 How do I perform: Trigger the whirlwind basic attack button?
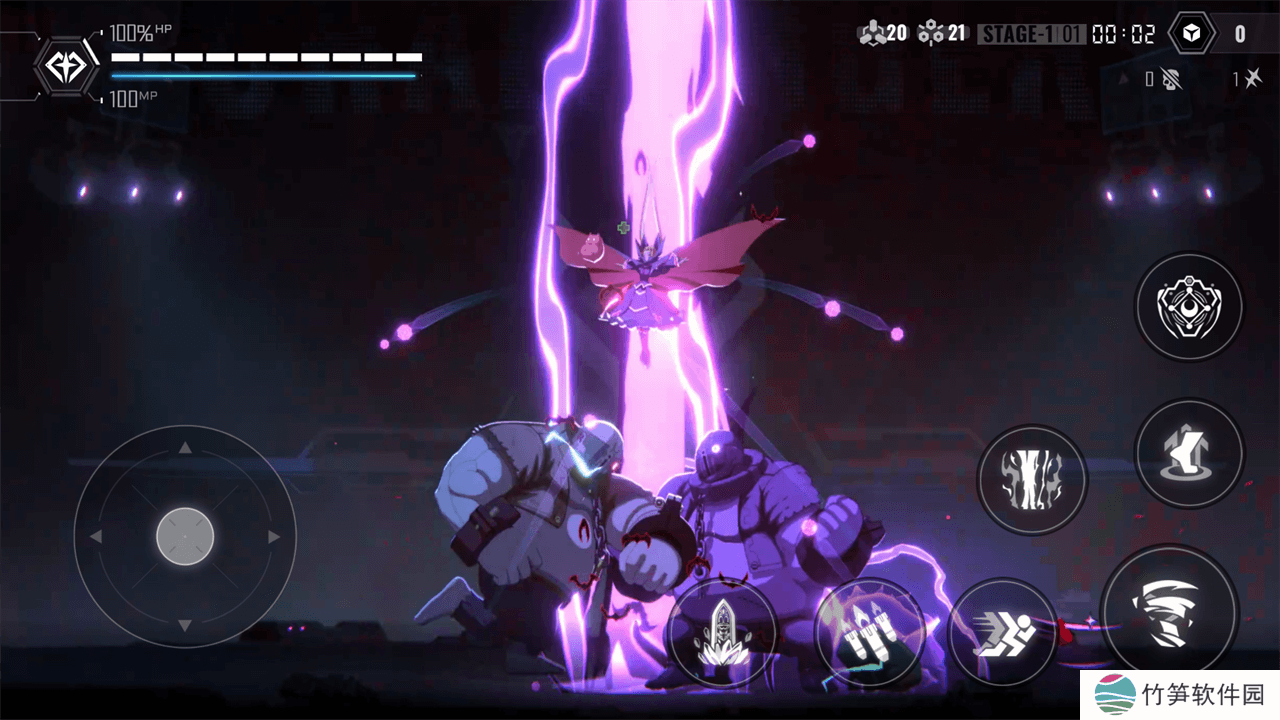click(x=1169, y=613)
